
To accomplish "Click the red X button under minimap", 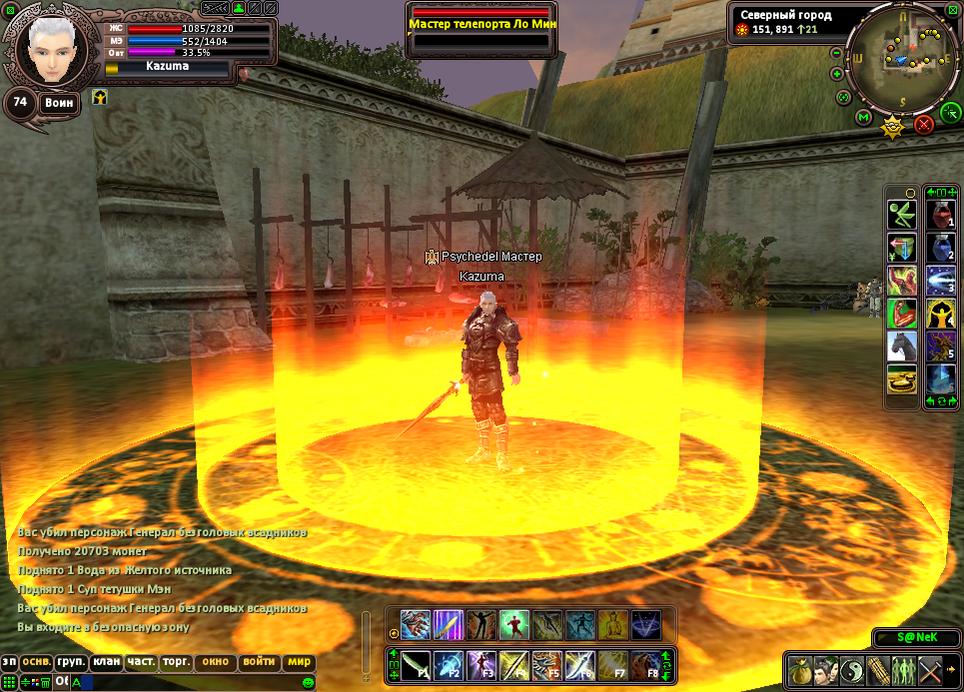I will coord(923,124).
